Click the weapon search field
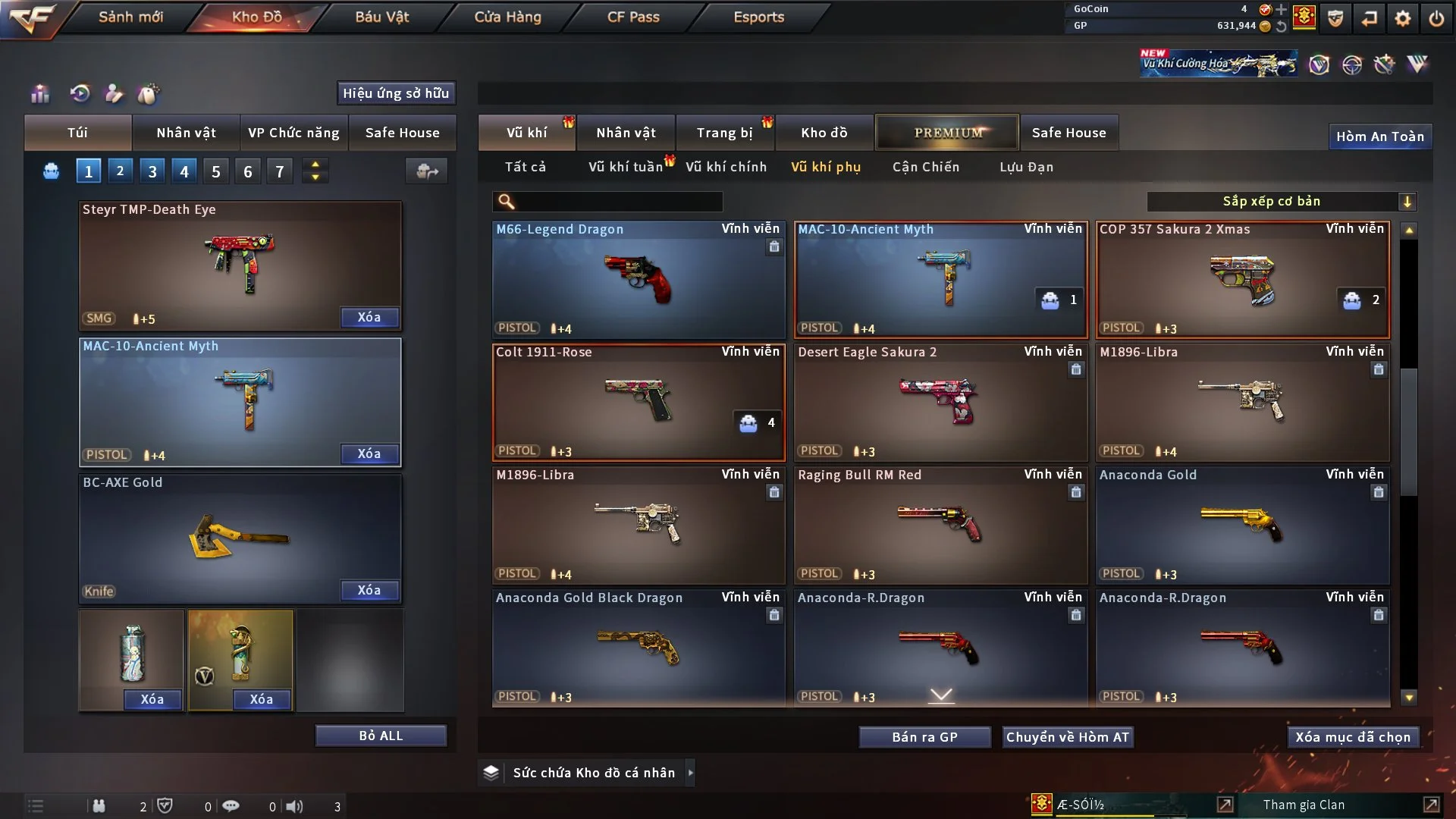Screen dimensions: 1456x819 (x=618, y=201)
